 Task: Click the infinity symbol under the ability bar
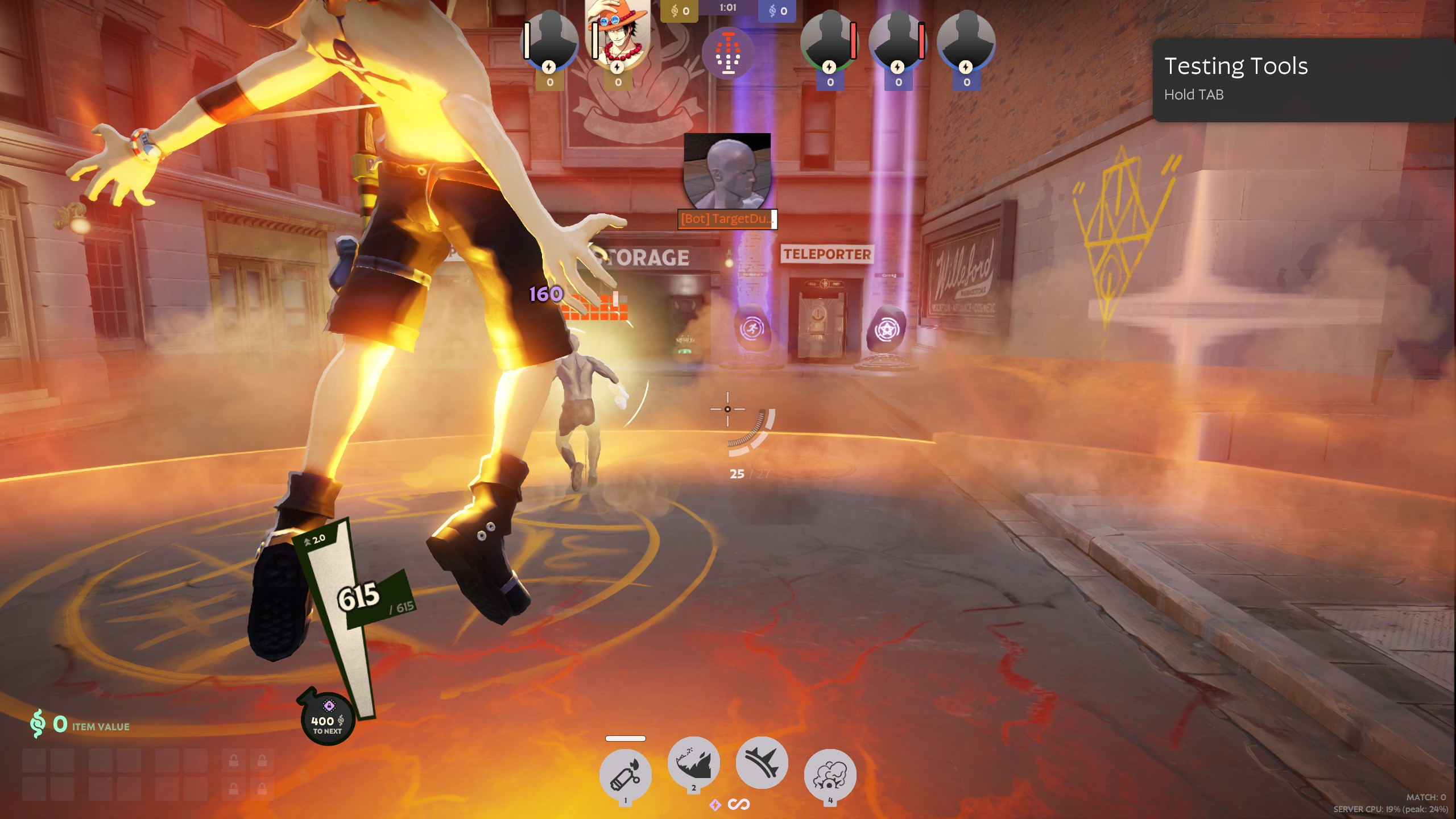(x=739, y=804)
